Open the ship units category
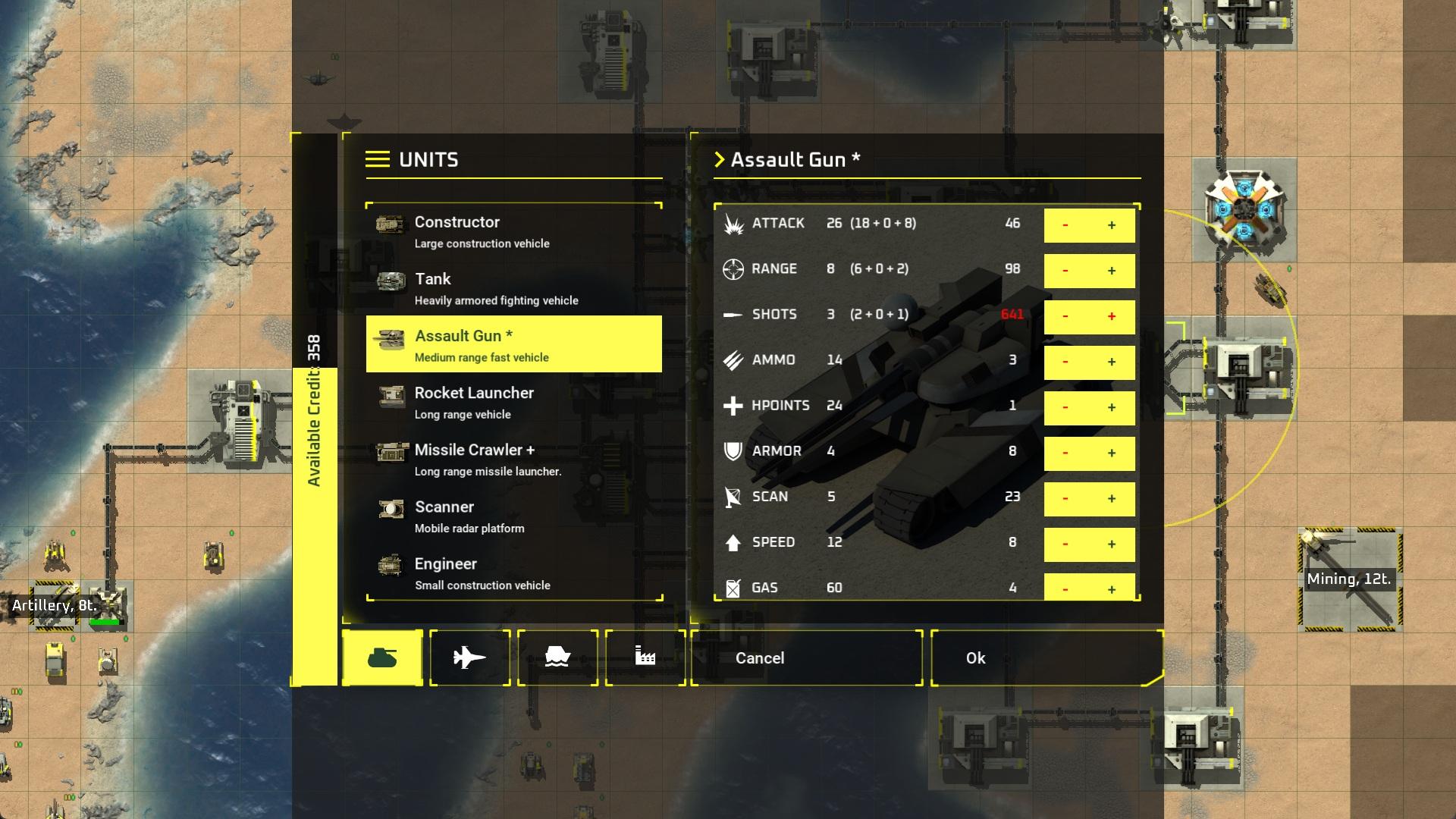 pyautogui.click(x=558, y=657)
